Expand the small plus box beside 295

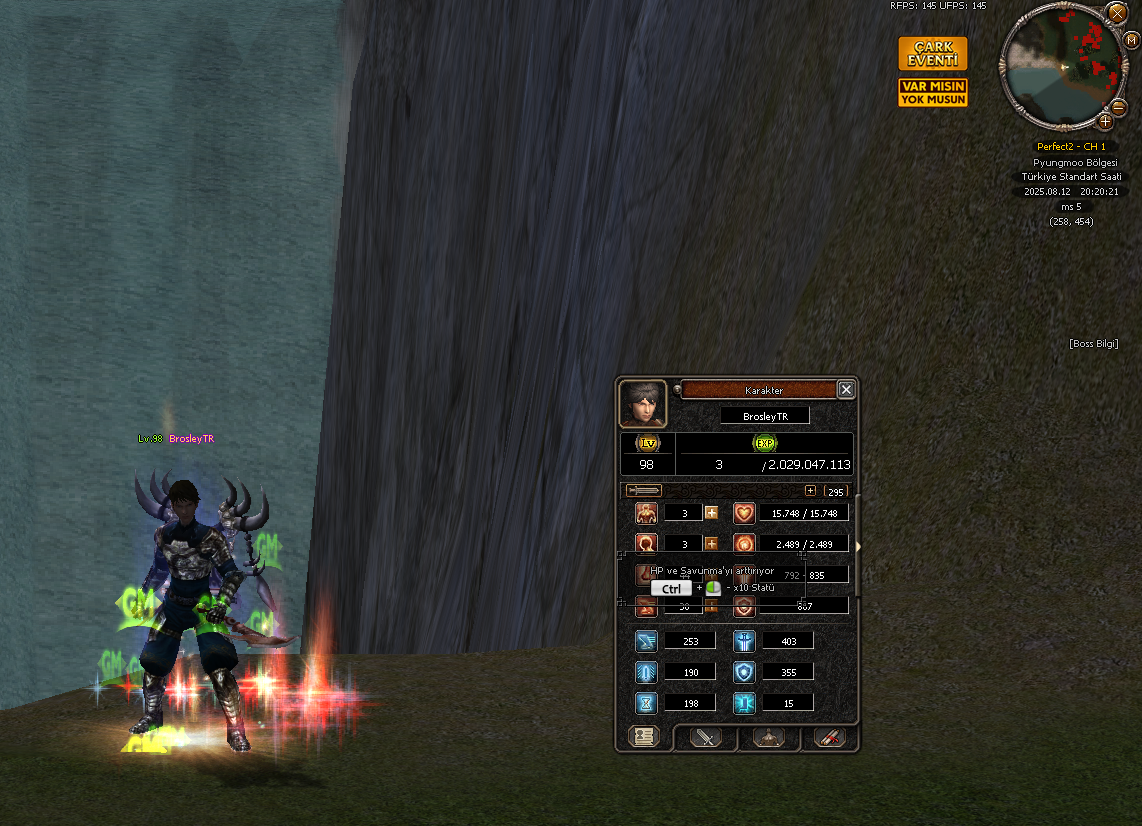click(810, 491)
